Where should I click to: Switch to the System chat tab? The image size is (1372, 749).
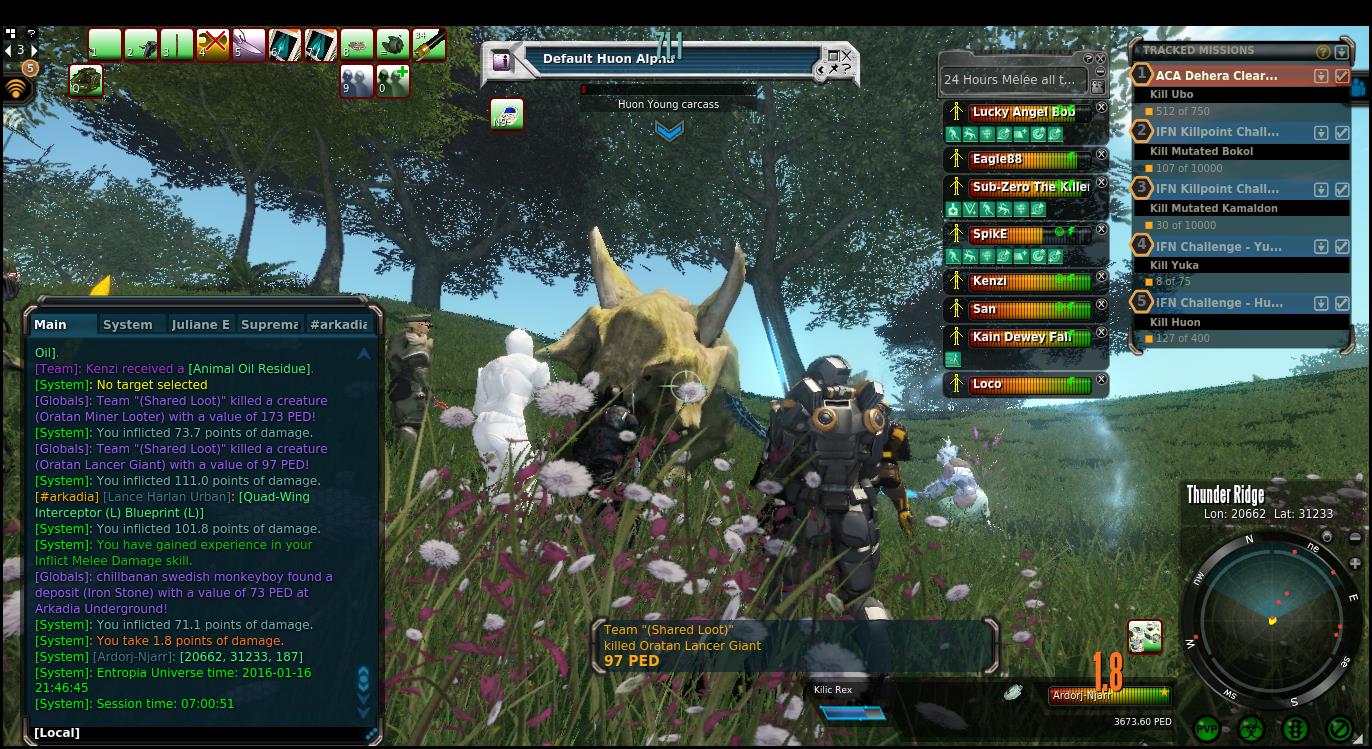click(x=128, y=324)
